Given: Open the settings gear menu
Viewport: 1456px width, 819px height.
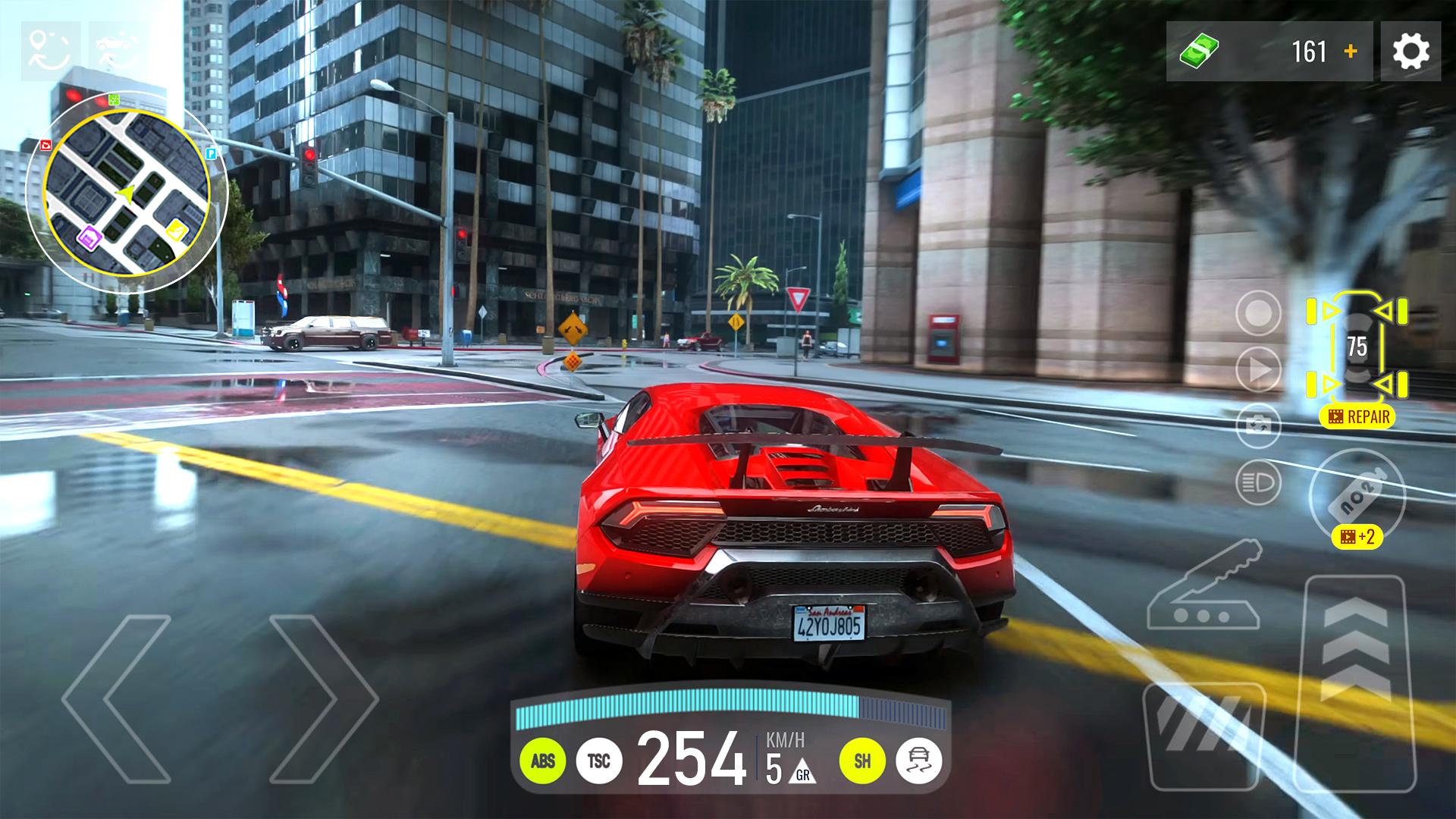Looking at the screenshot, I should pos(1410,52).
